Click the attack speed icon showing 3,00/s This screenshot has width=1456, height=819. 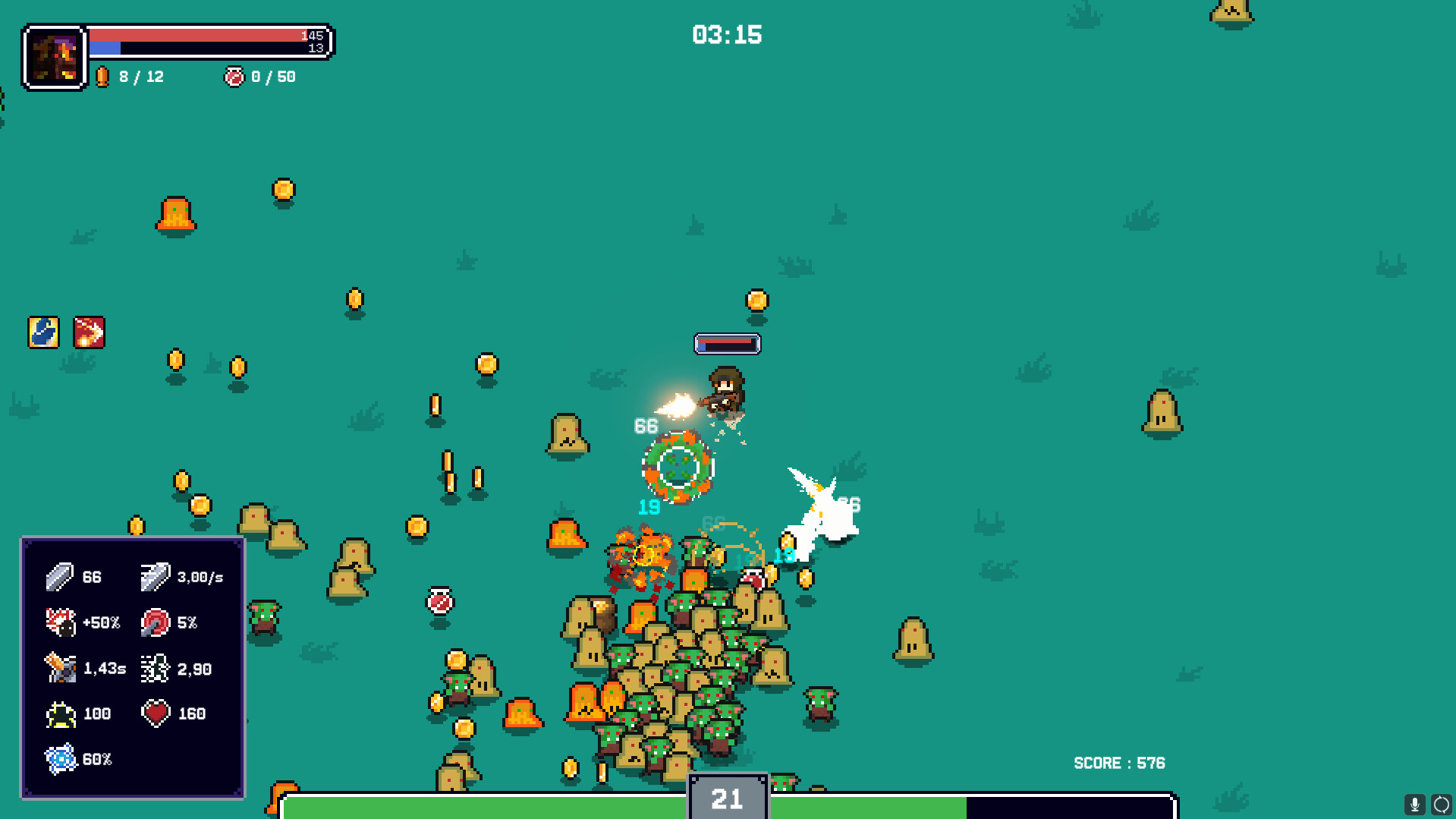point(154,576)
